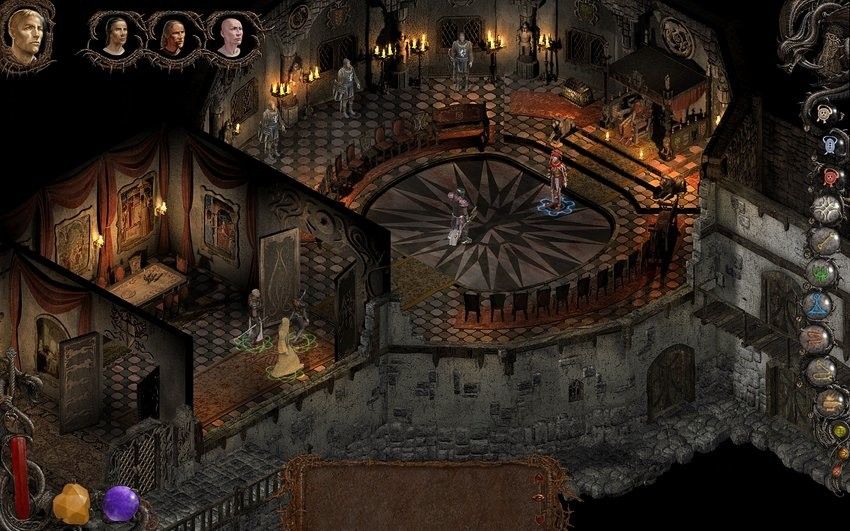This screenshot has width=850, height=531.
Task: Click the blue figure icon orb
Action: [x=830, y=146]
